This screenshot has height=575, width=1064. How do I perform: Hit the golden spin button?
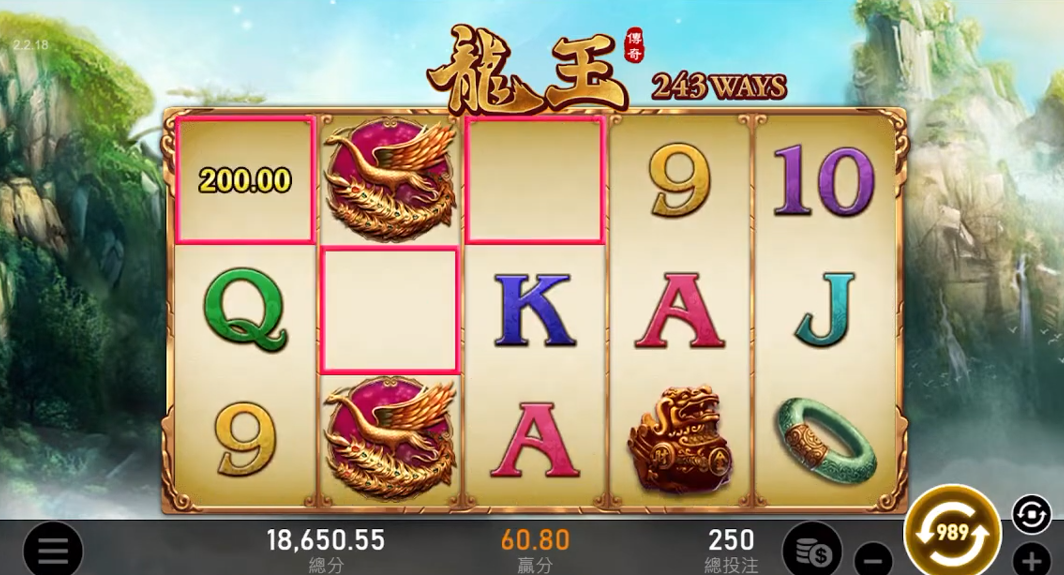point(952,533)
